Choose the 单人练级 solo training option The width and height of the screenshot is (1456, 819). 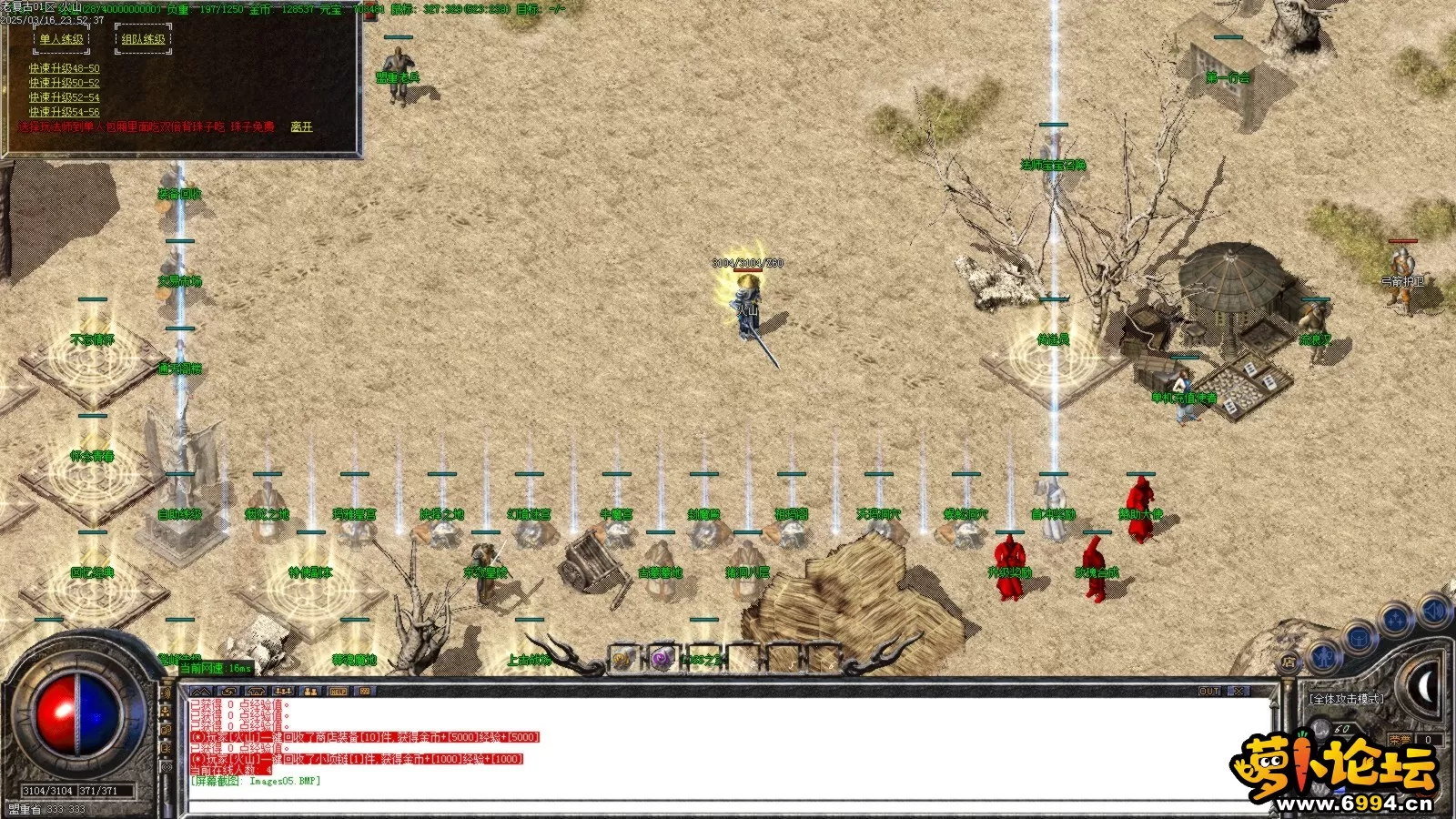coord(61,39)
